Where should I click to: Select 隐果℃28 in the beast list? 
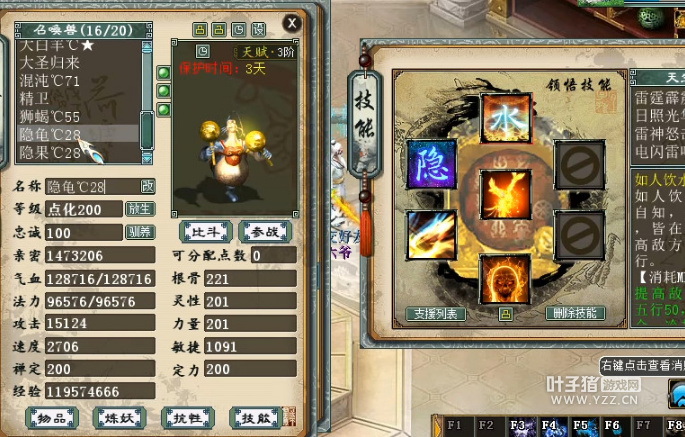[50, 153]
